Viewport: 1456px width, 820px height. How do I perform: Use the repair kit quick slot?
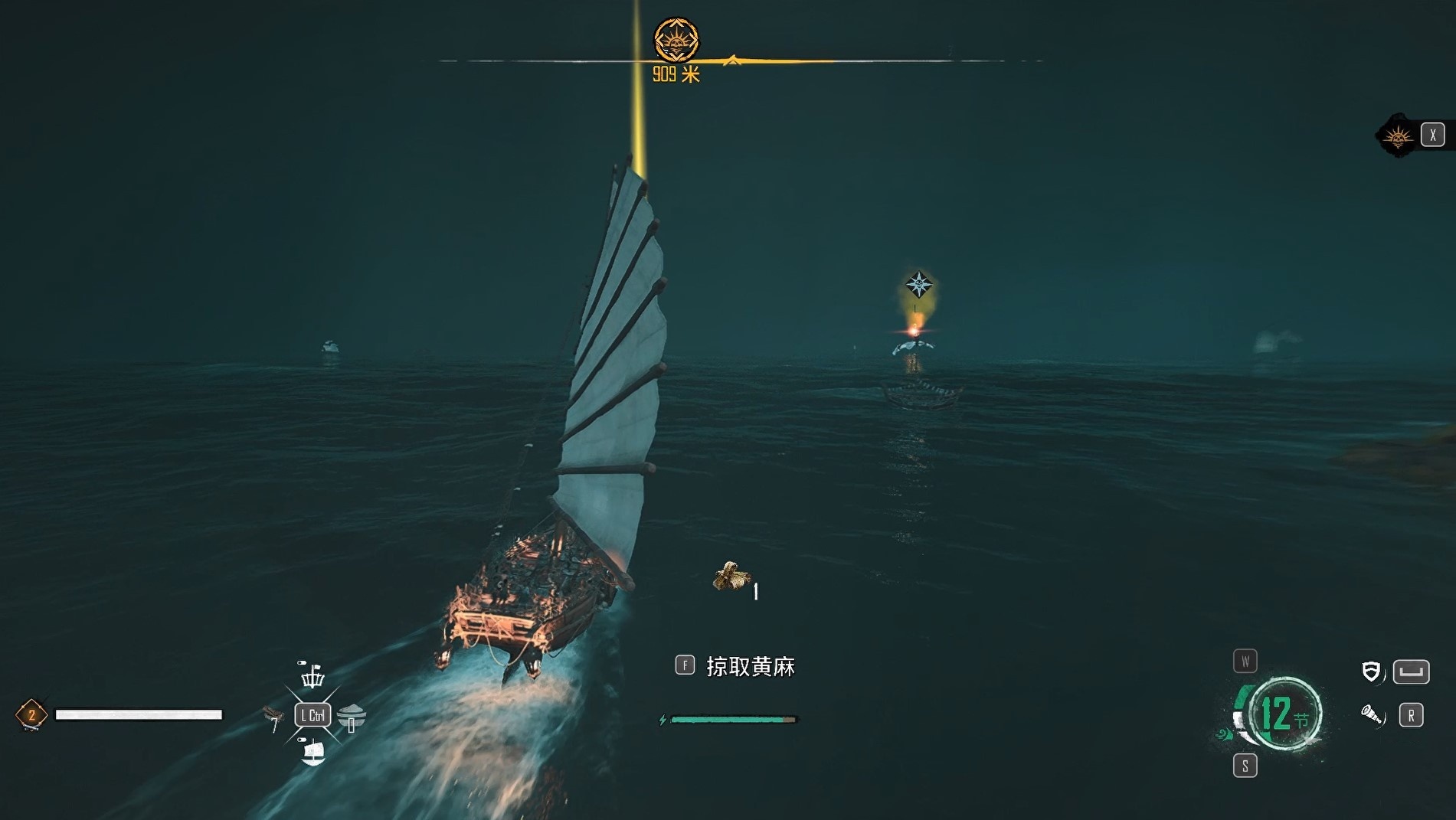point(272,716)
